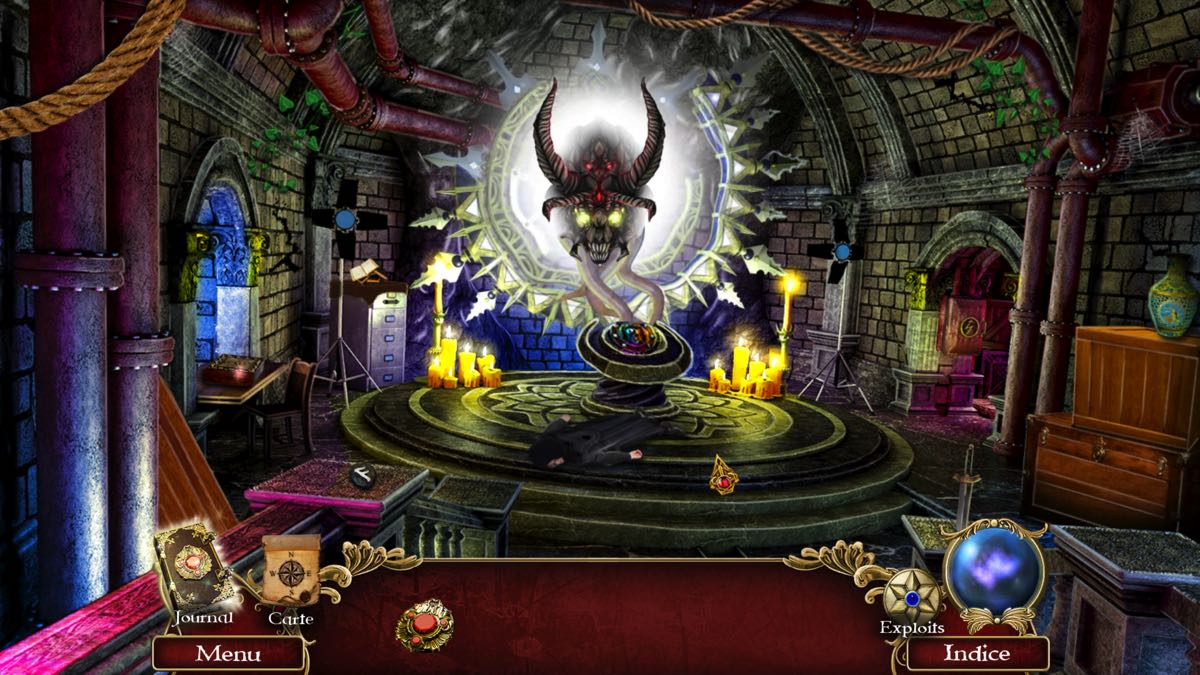Open the Menu button
The height and width of the screenshot is (675, 1200).
(228, 654)
